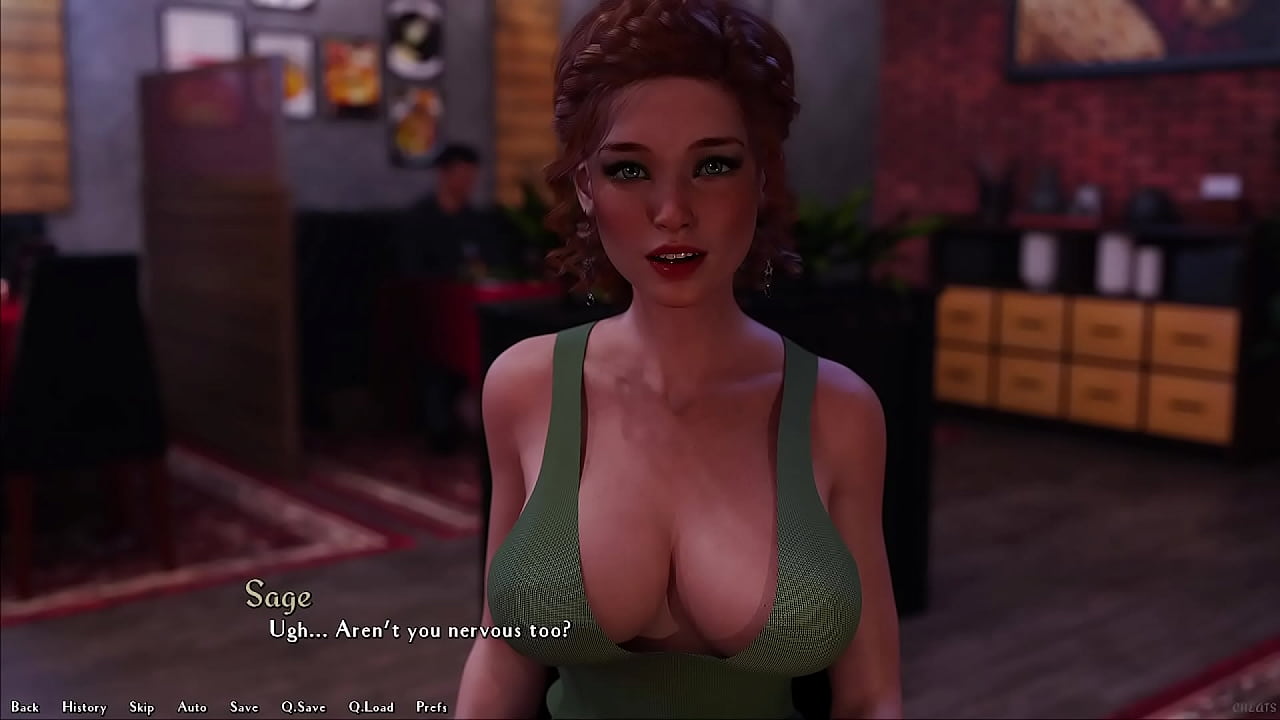
Task: Load the quick save with Q.Load
Action: pos(369,706)
